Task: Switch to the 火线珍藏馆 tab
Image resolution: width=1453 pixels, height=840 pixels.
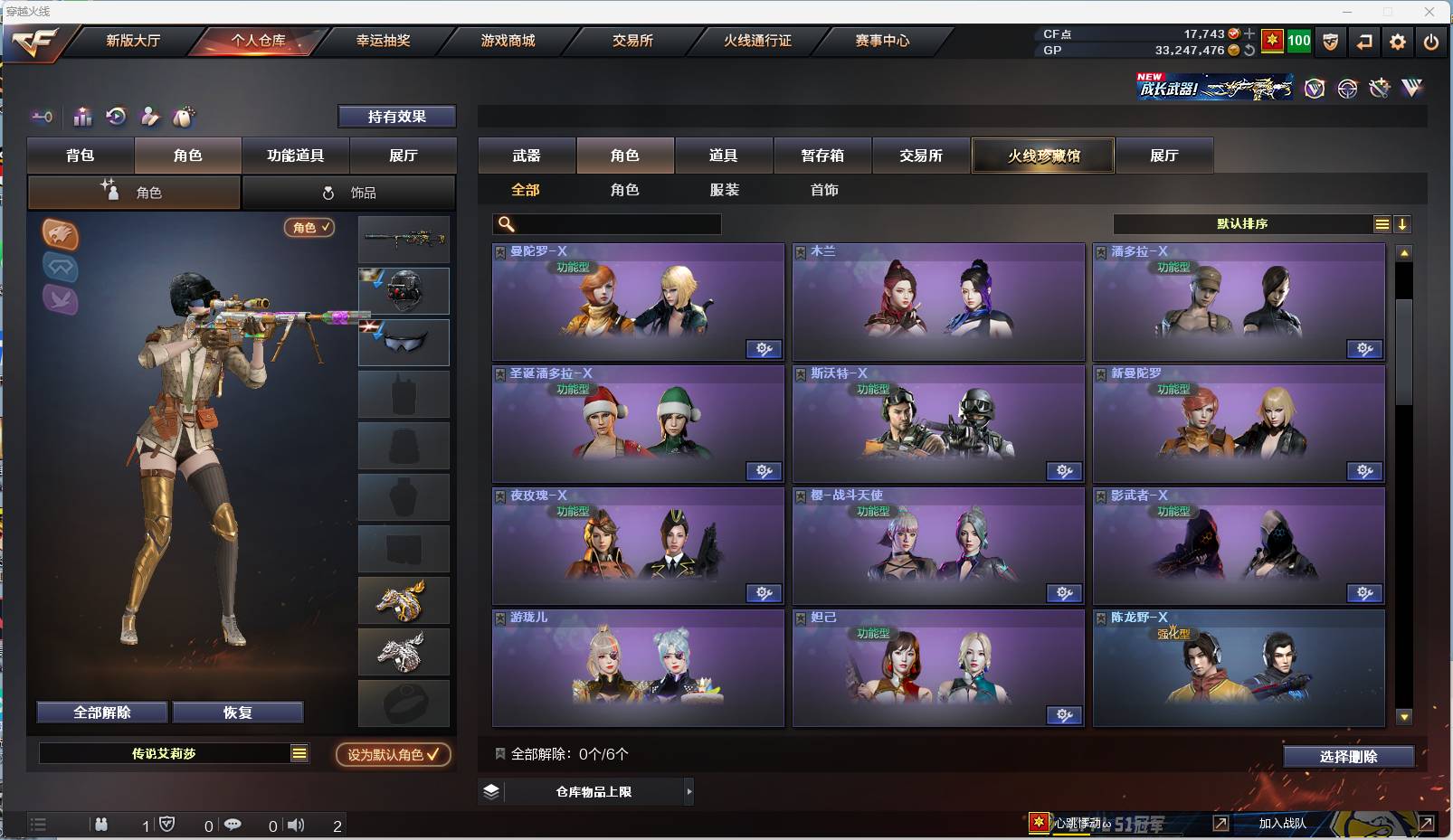Action: 1042,155
